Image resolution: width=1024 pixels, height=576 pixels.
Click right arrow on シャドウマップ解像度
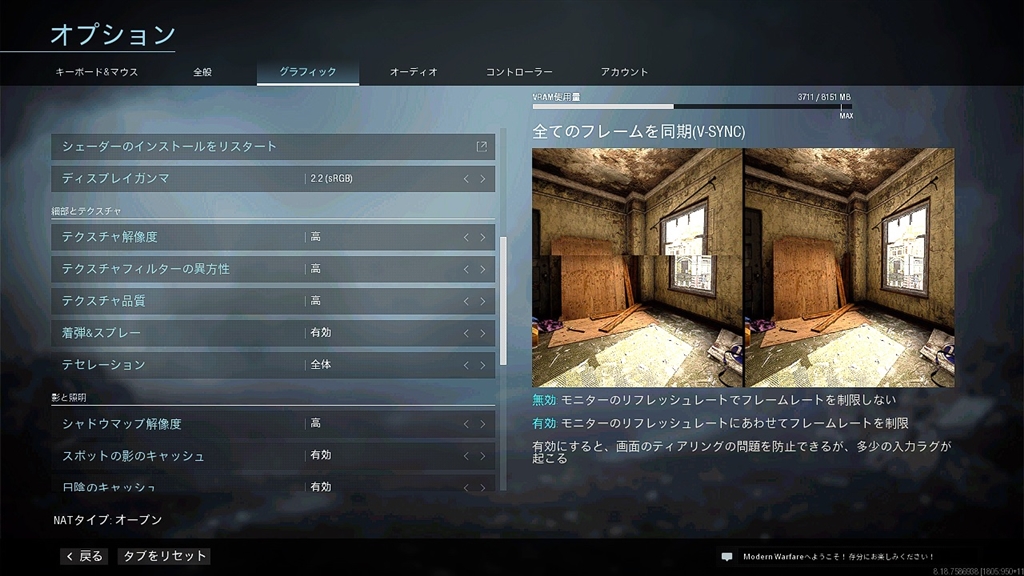(x=482, y=424)
